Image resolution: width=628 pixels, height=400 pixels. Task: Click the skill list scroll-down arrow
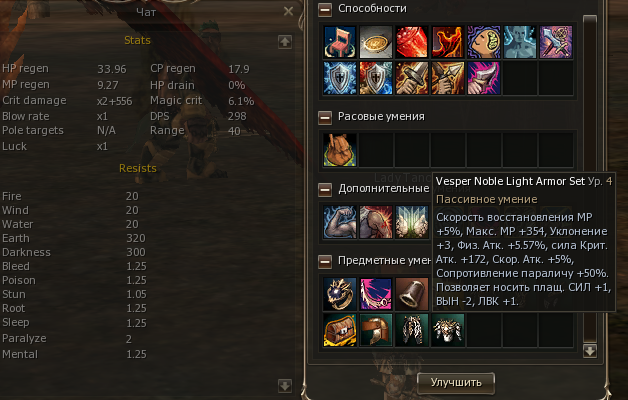pyautogui.click(x=590, y=351)
